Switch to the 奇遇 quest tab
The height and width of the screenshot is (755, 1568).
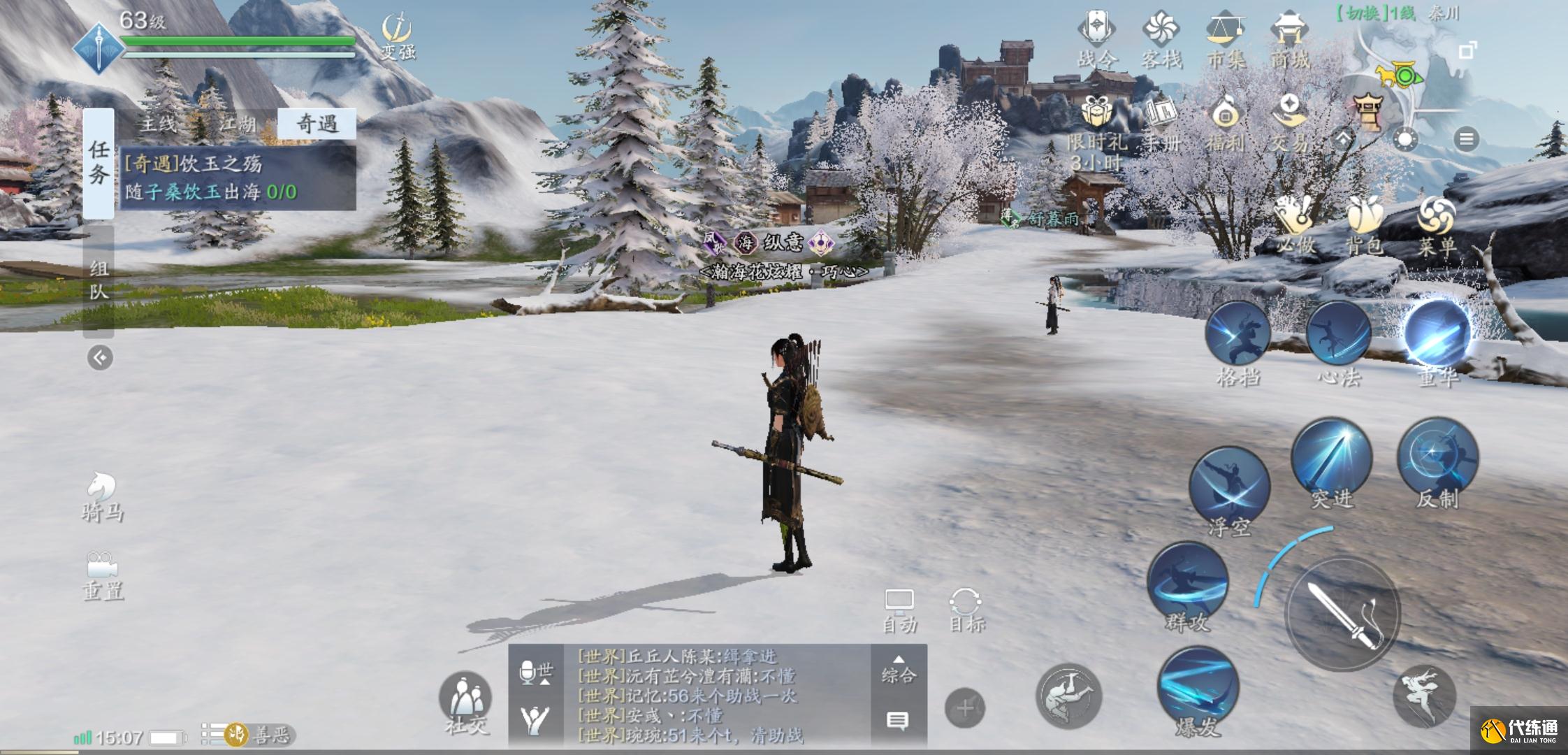[317, 124]
